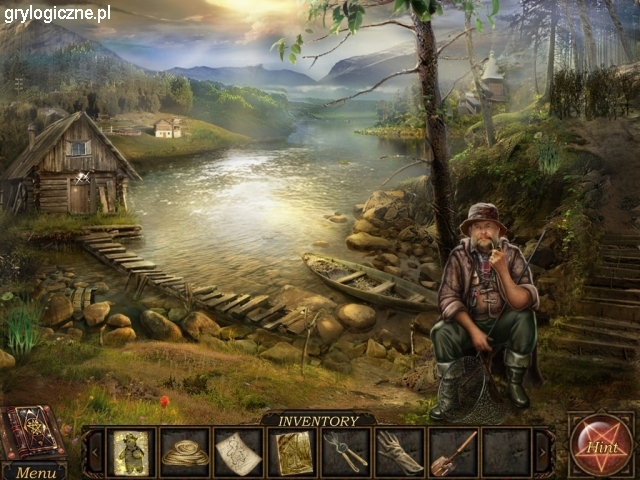Select the doll figure inventory item
The width and height of the screenshot is (640, 480).
[x=131, y=452]
